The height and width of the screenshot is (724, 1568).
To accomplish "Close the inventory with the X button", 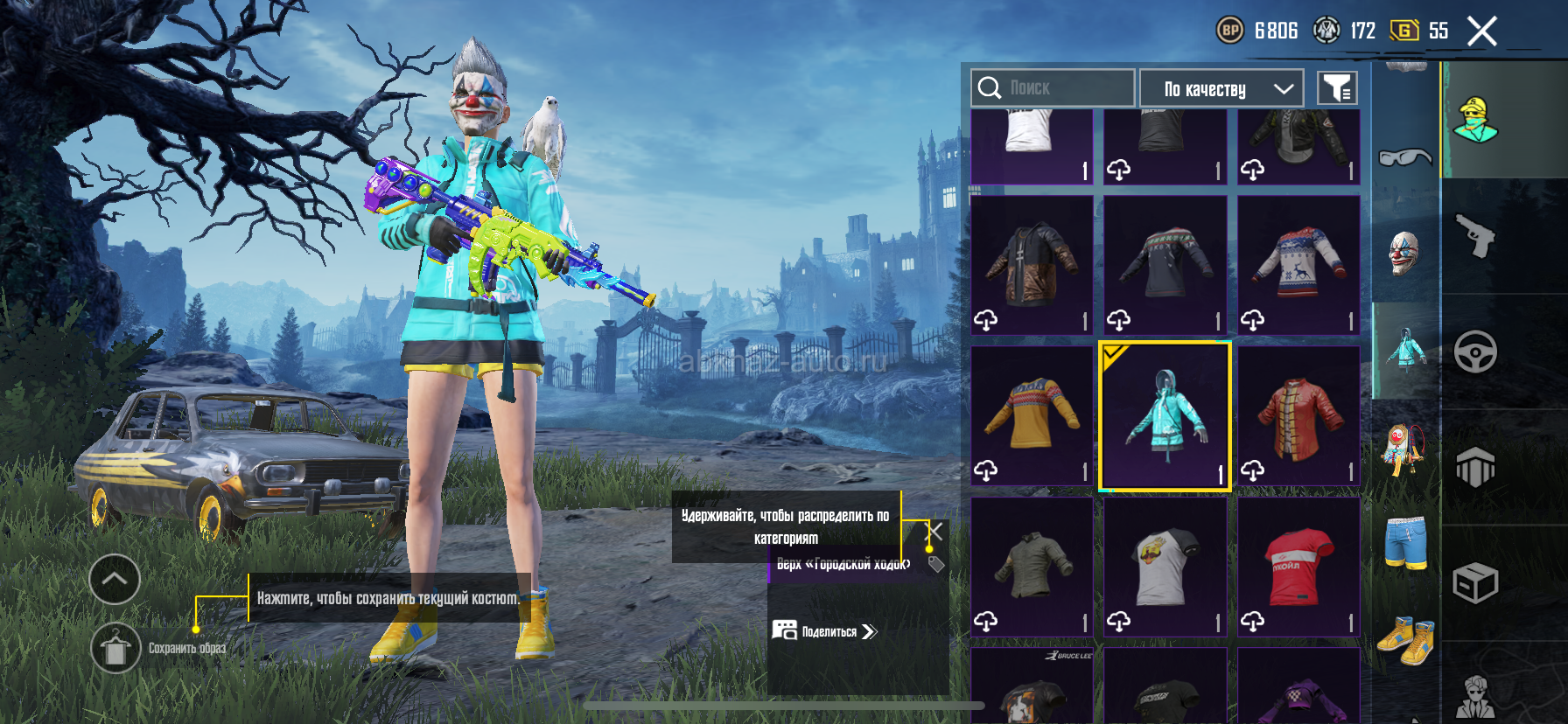I will click(1481, 31).
